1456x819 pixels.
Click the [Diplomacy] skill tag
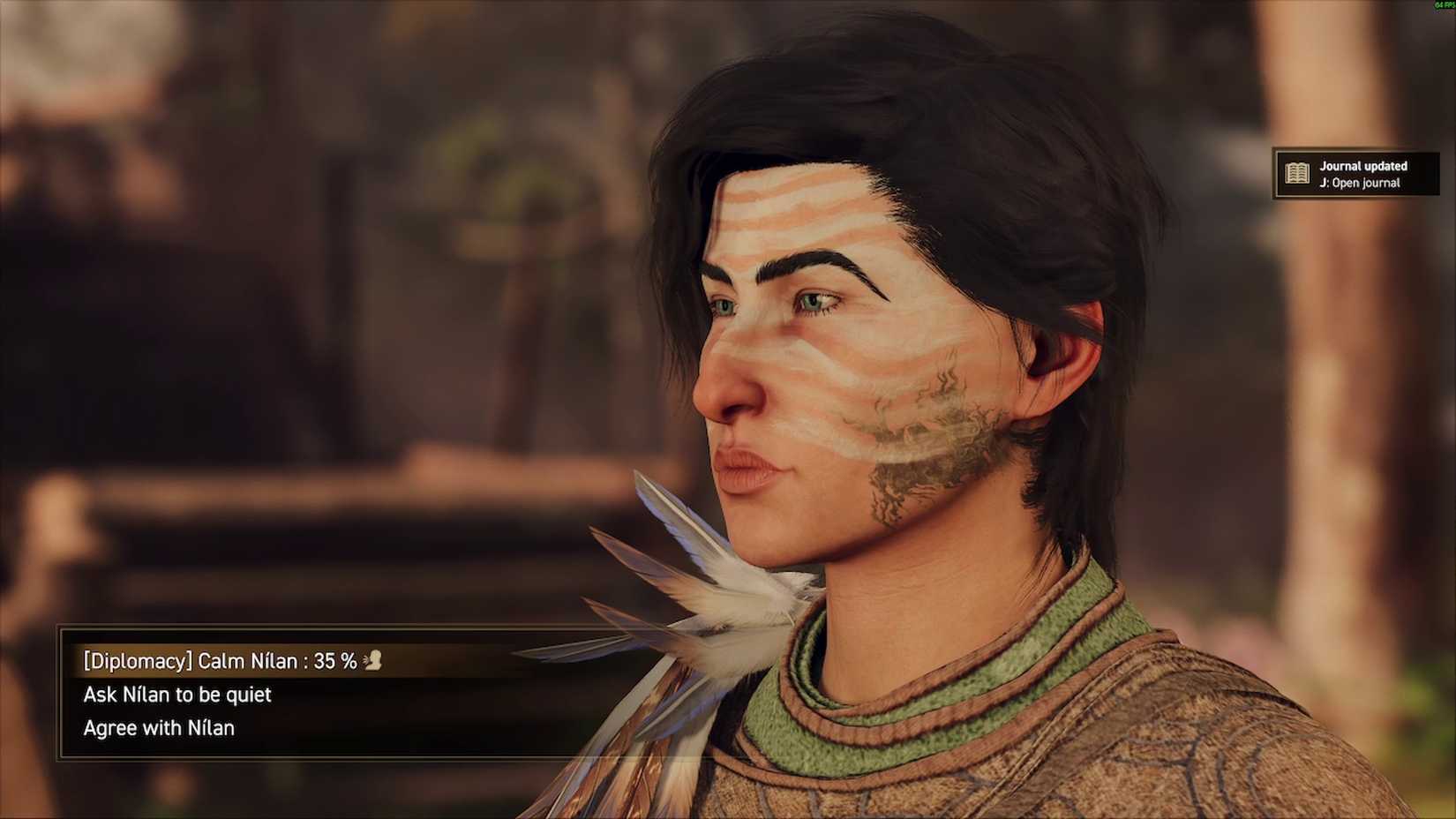(x=137, y=659)
